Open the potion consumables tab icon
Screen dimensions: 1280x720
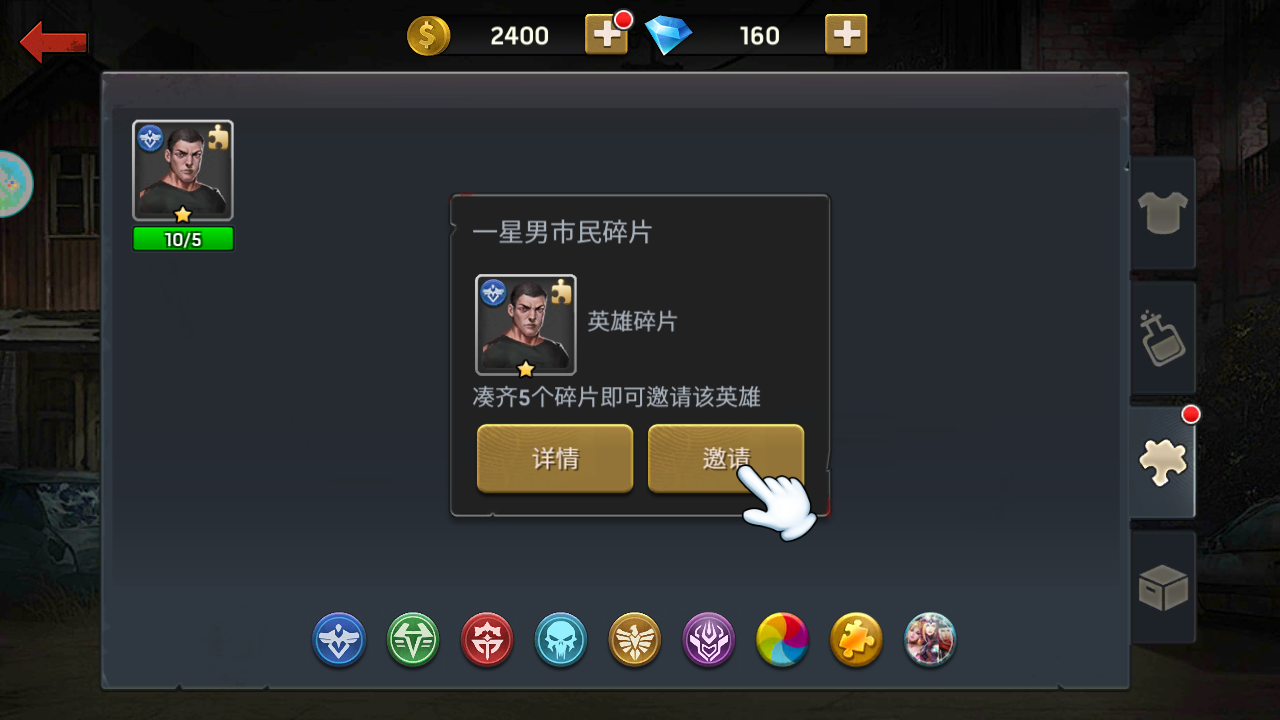[1162, 337]
